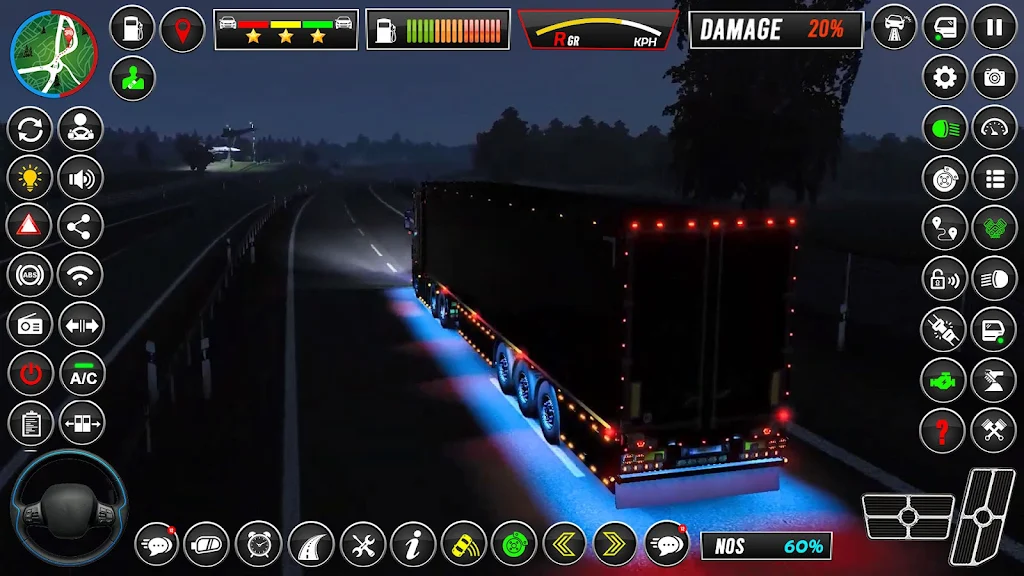Open the gear settings button
This screenshot has width=1024, height=576.
click(x=944, y=77)
